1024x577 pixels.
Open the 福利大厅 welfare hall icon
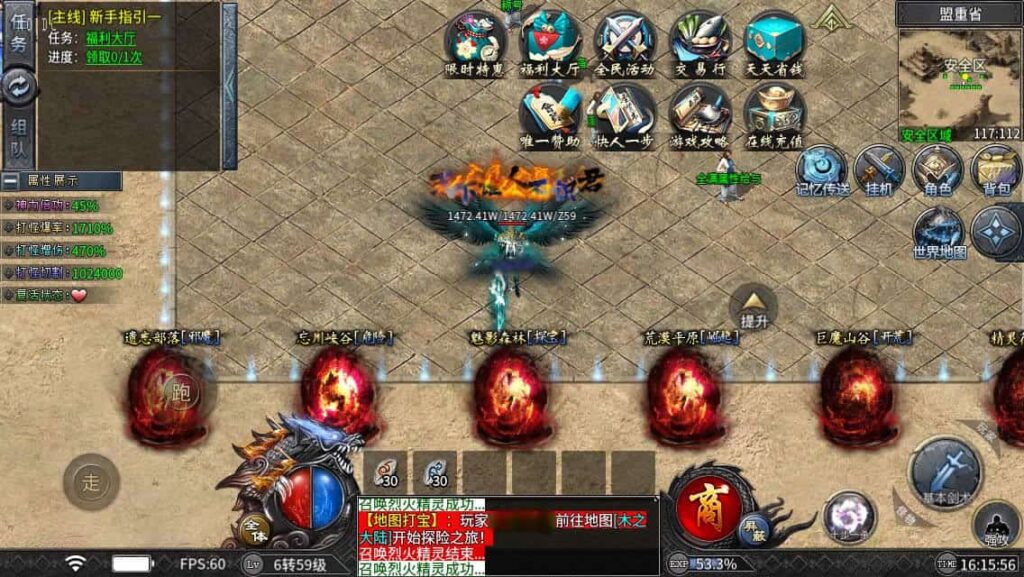point(551,40)
